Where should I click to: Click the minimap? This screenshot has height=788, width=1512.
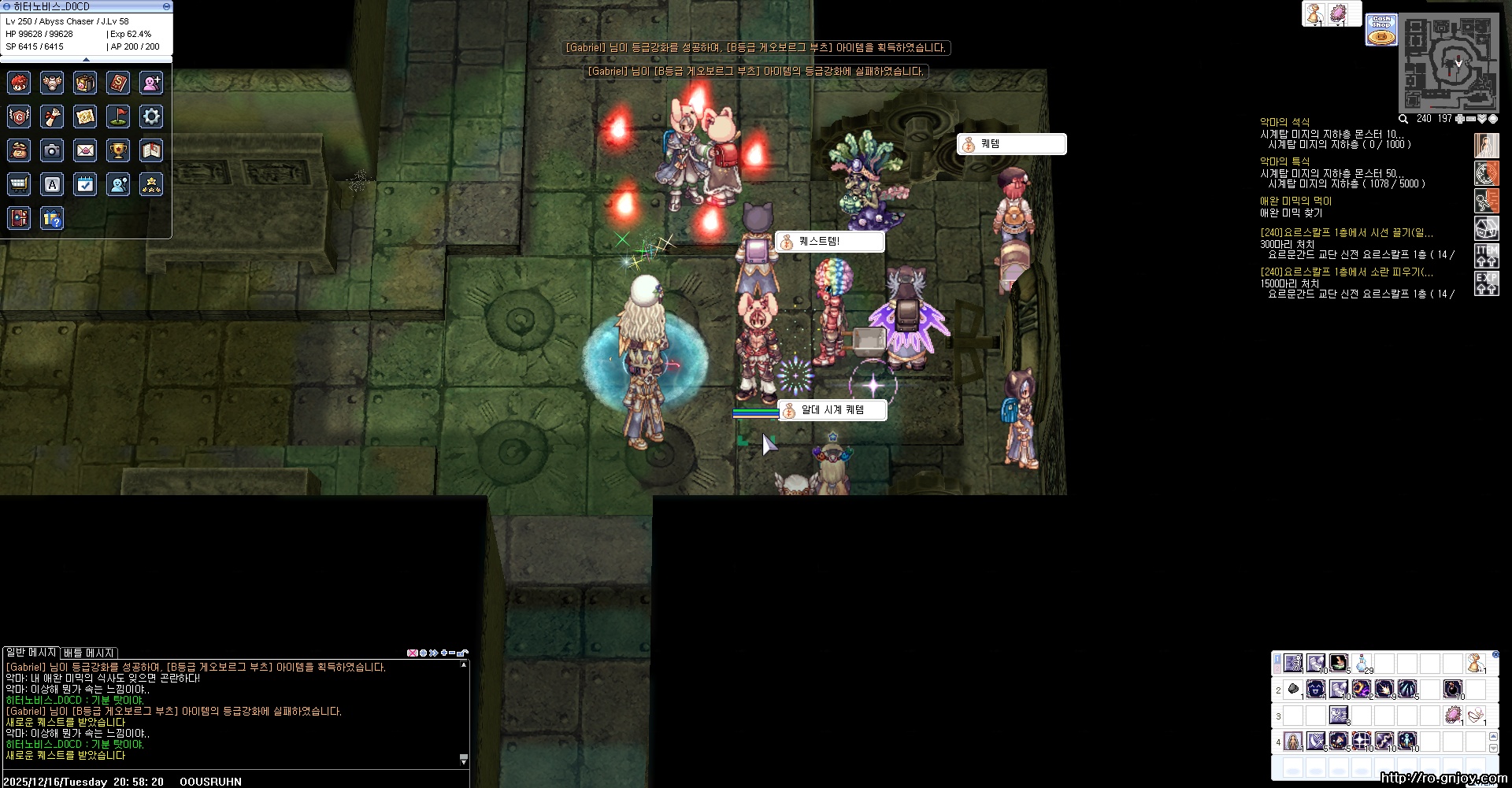point(1448,63)
